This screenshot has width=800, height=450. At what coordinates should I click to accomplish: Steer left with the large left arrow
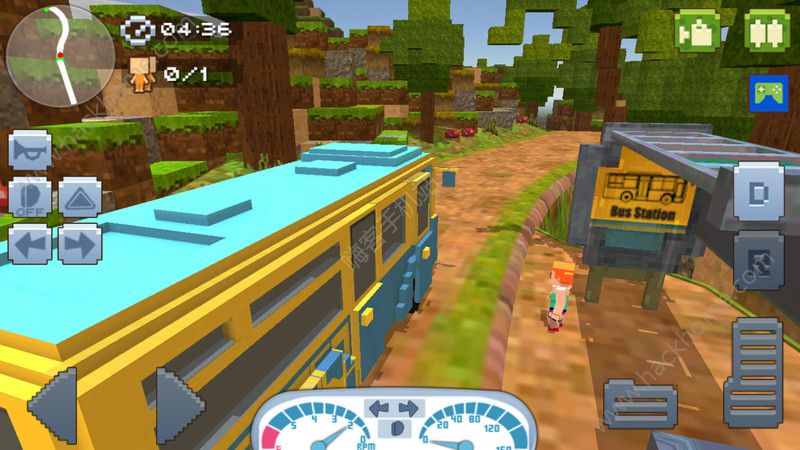(52, 404)
